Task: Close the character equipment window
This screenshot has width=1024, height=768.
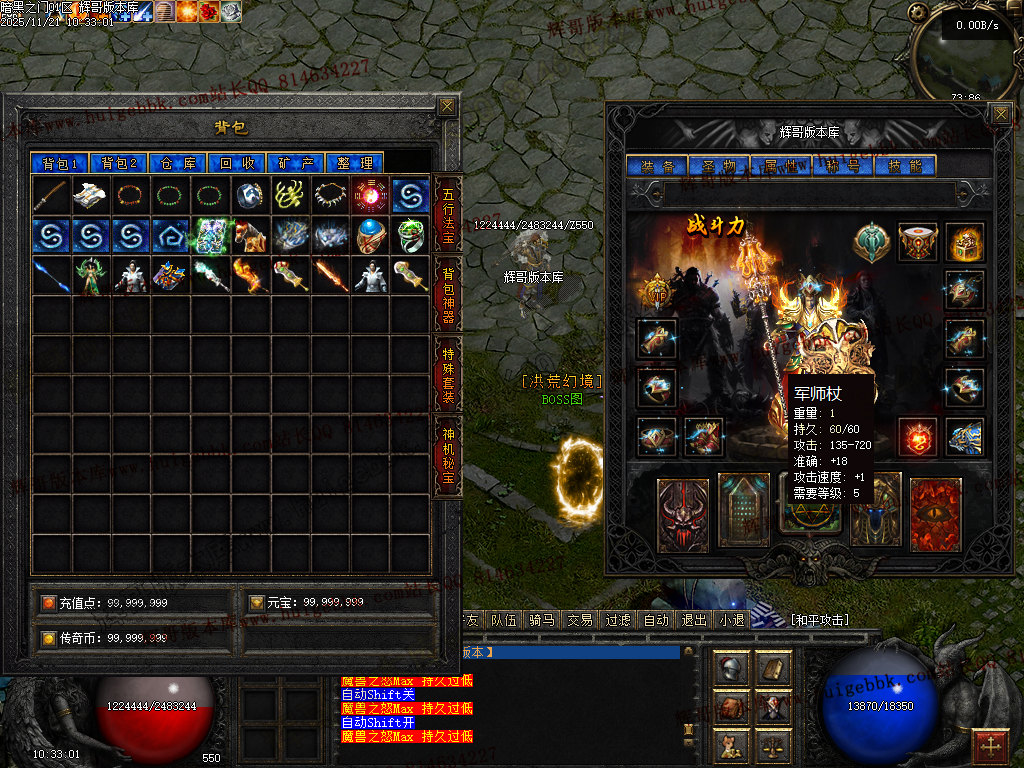Action: pyautogui.click(x=1000, y=114)
